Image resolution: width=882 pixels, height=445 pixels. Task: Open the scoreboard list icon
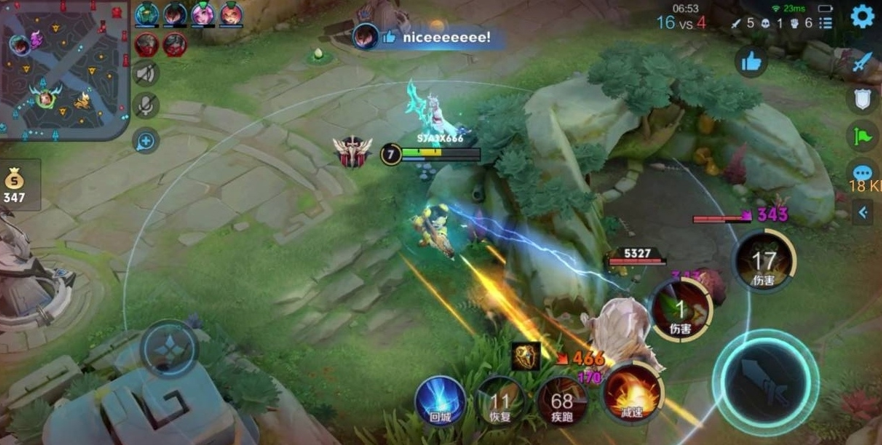click(826, 22)
